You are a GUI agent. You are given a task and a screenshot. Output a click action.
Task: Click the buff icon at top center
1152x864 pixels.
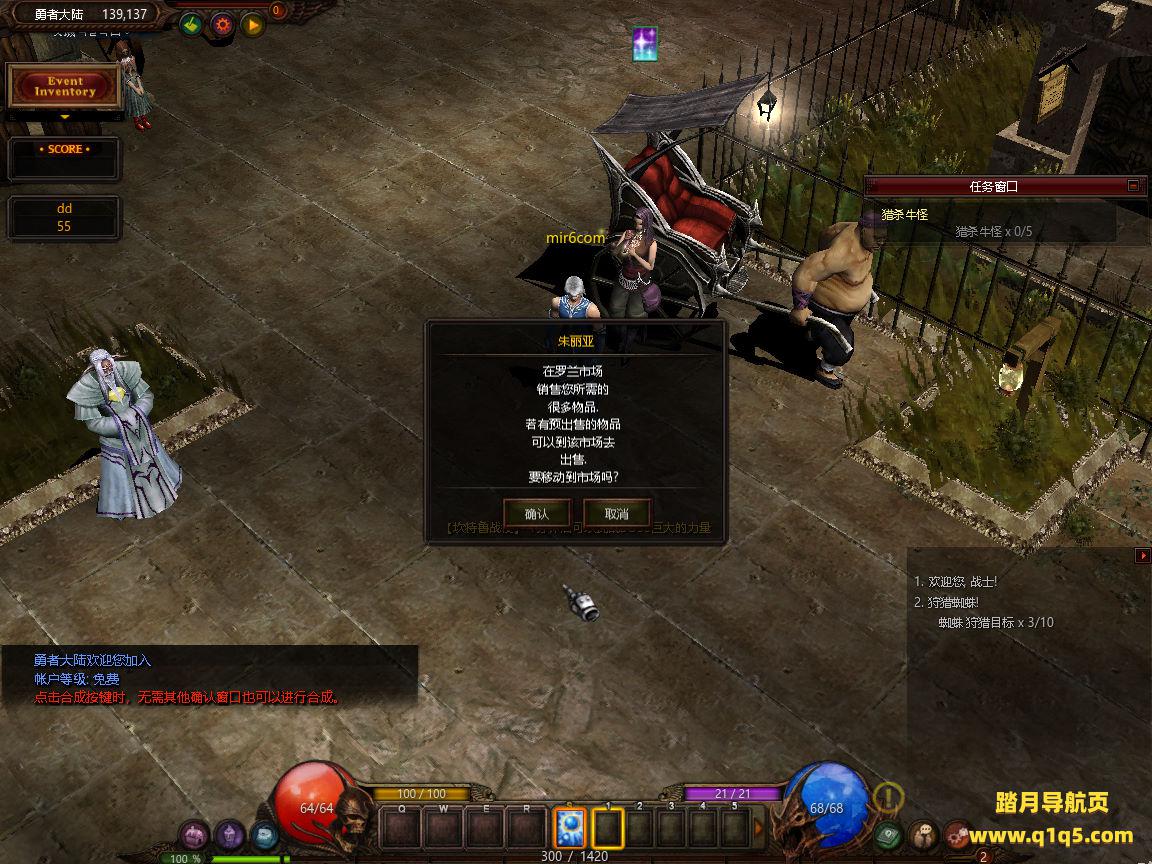[x=646, y=43]
